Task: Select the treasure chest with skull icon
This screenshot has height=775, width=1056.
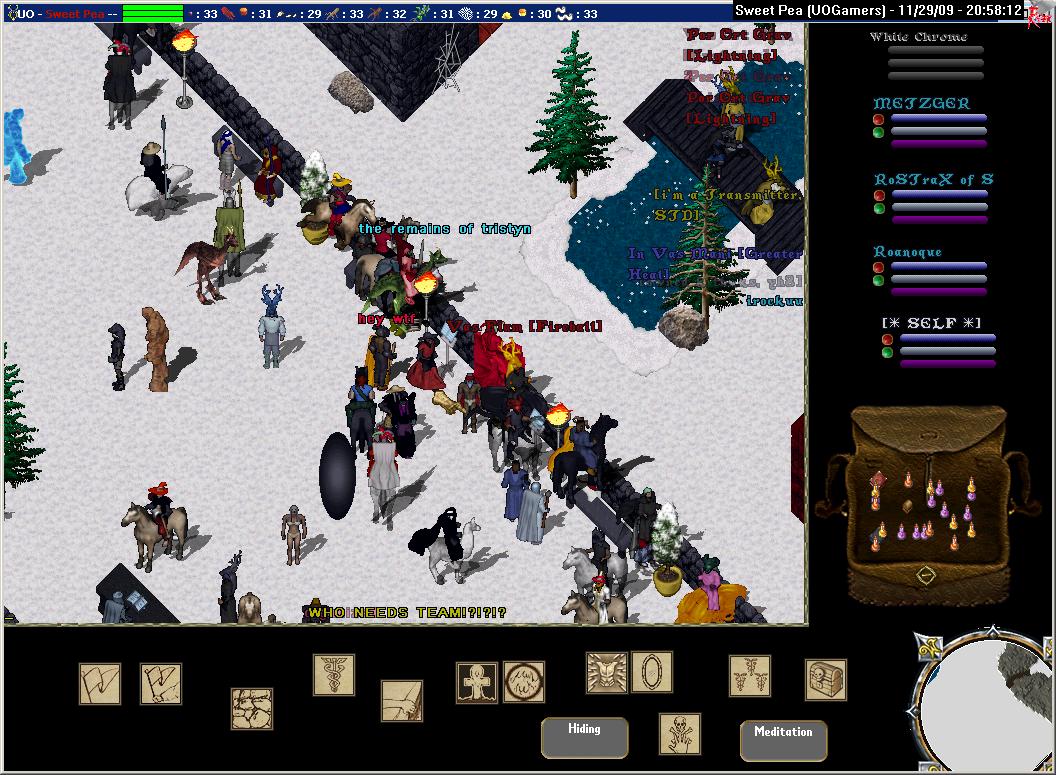Action: coord(825,679)
